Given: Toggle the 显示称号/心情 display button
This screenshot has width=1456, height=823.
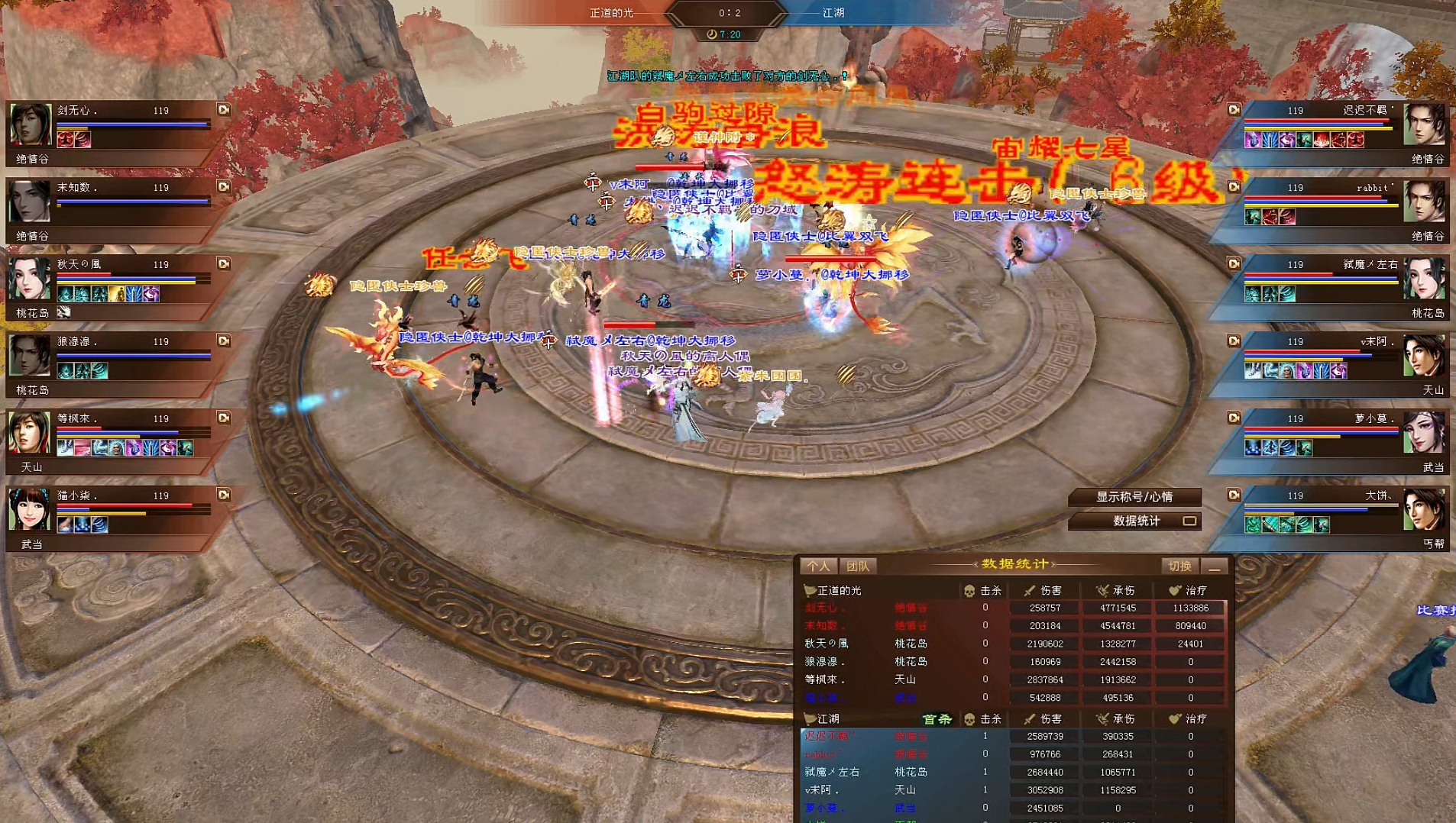Looking at the screenshot, I should tap(1134, 497).
